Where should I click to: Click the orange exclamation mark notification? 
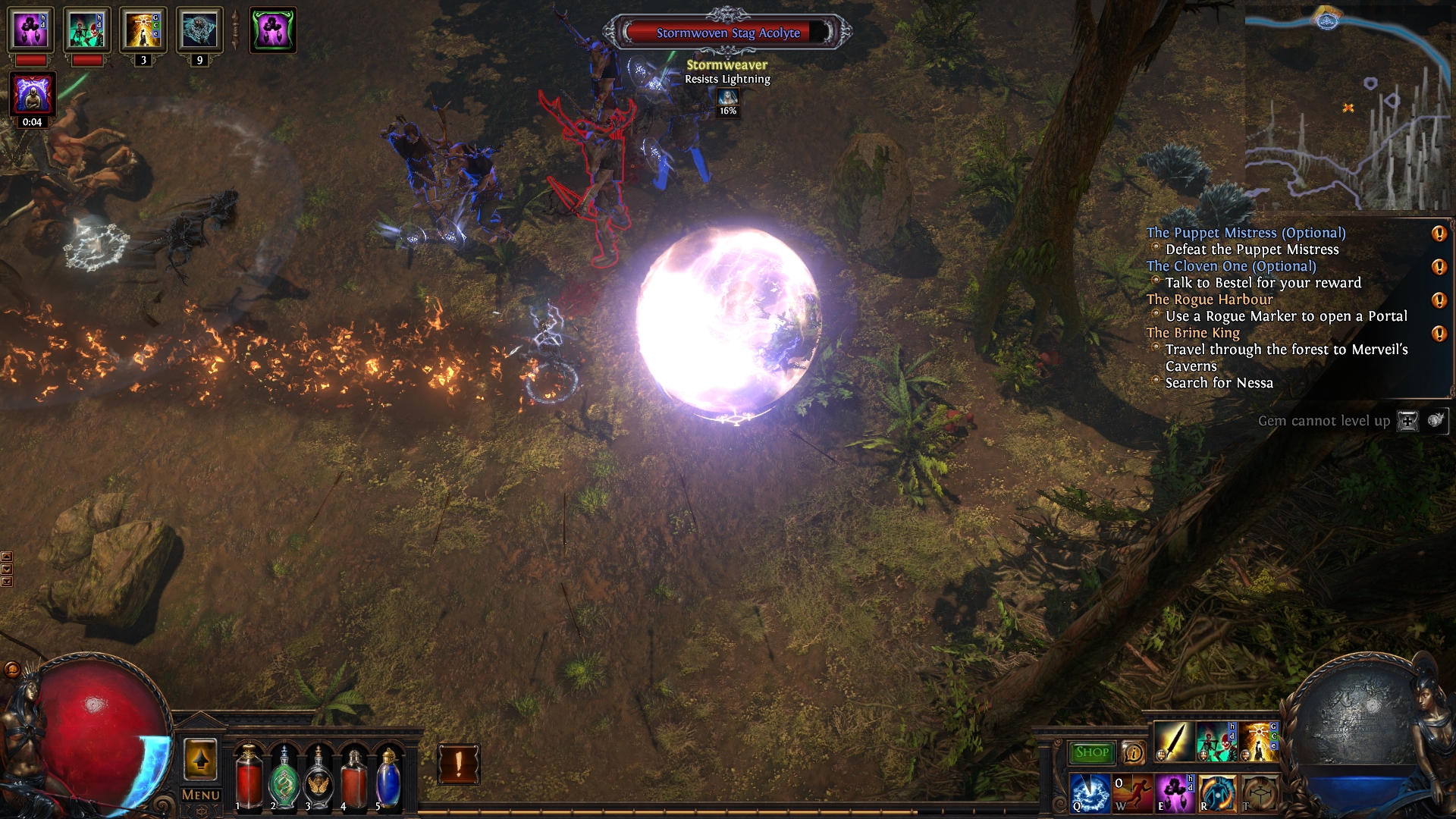[x=459, y=764]
